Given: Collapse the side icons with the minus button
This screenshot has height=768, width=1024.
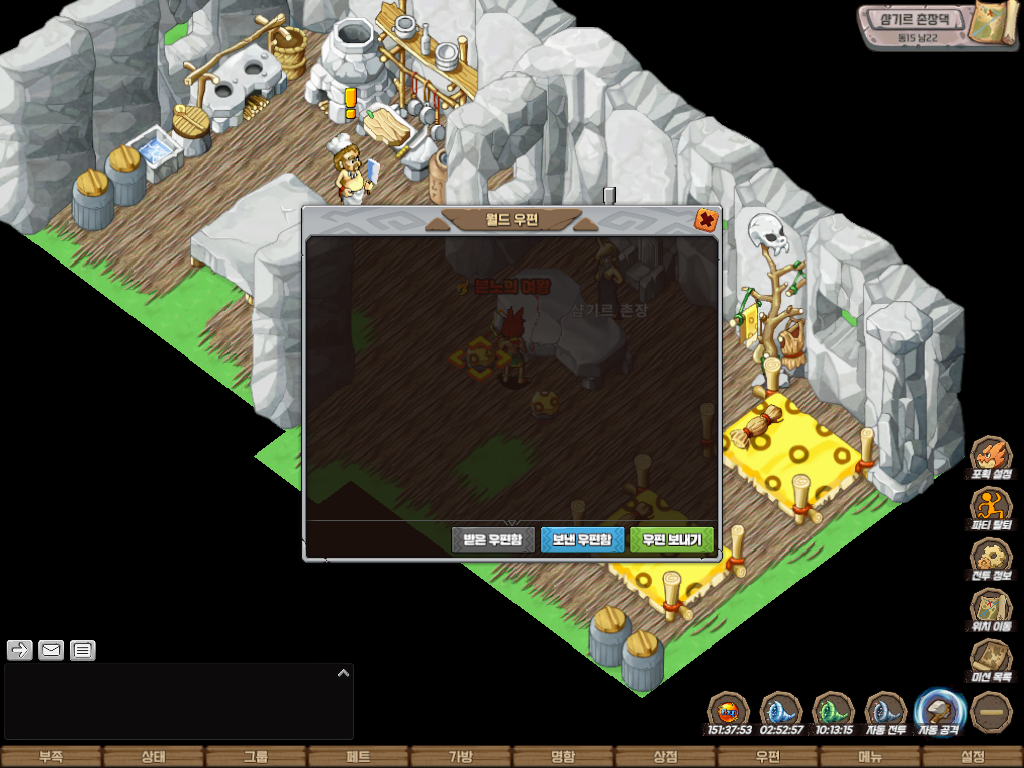Looking at the screenshot, I should (x=991, y=712).
